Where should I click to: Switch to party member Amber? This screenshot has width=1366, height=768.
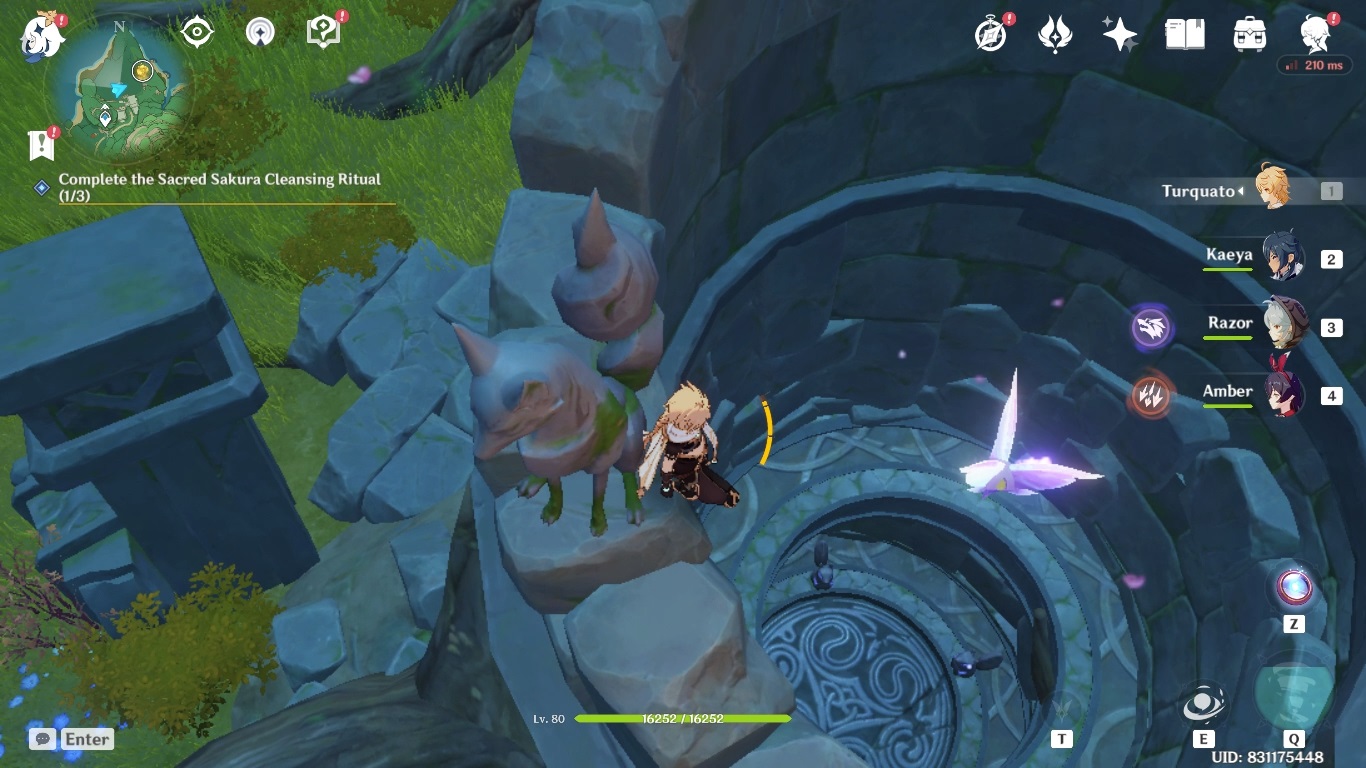(x=1280, y=394)
